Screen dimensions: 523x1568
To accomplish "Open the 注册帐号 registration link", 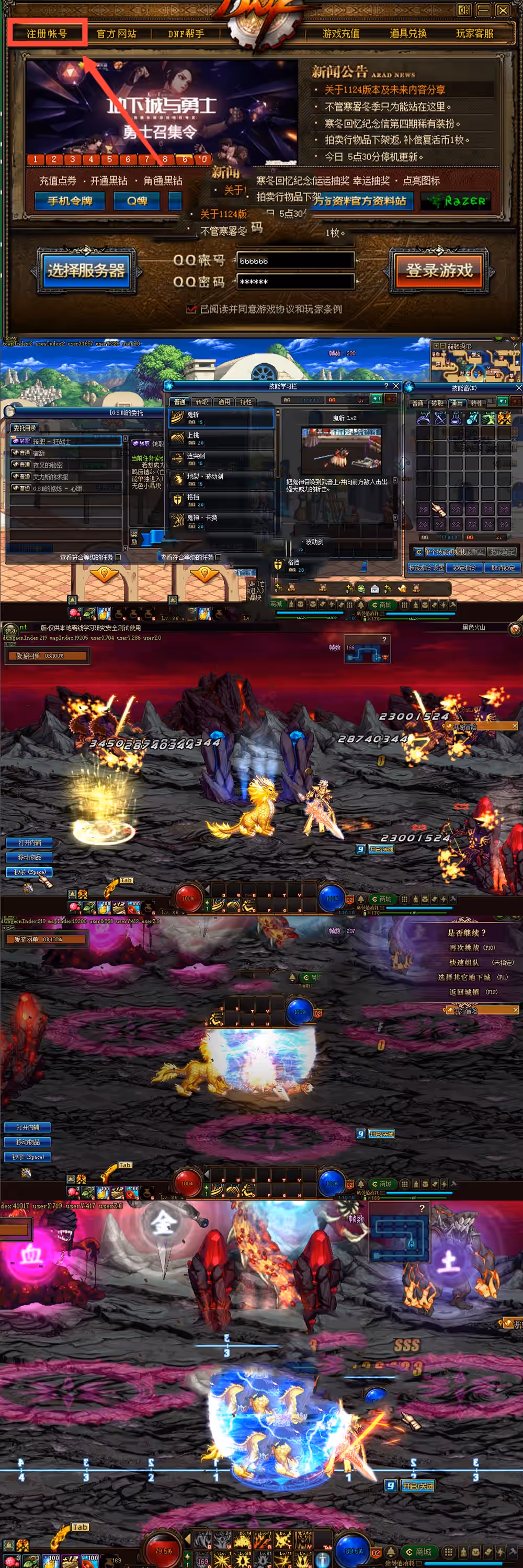I will click(47, 33).
